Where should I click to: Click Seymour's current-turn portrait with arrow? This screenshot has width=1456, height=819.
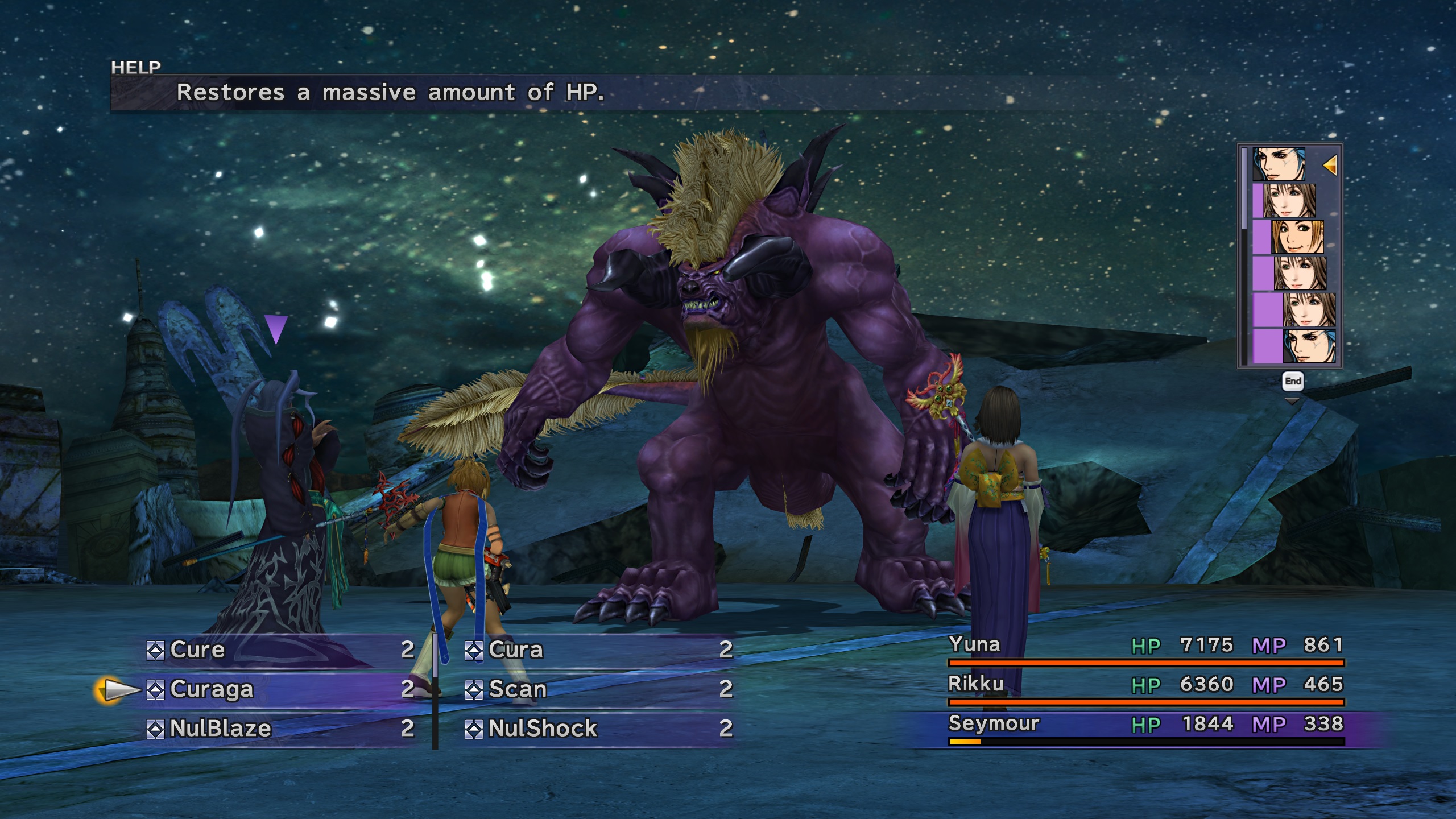point(1279,165)
